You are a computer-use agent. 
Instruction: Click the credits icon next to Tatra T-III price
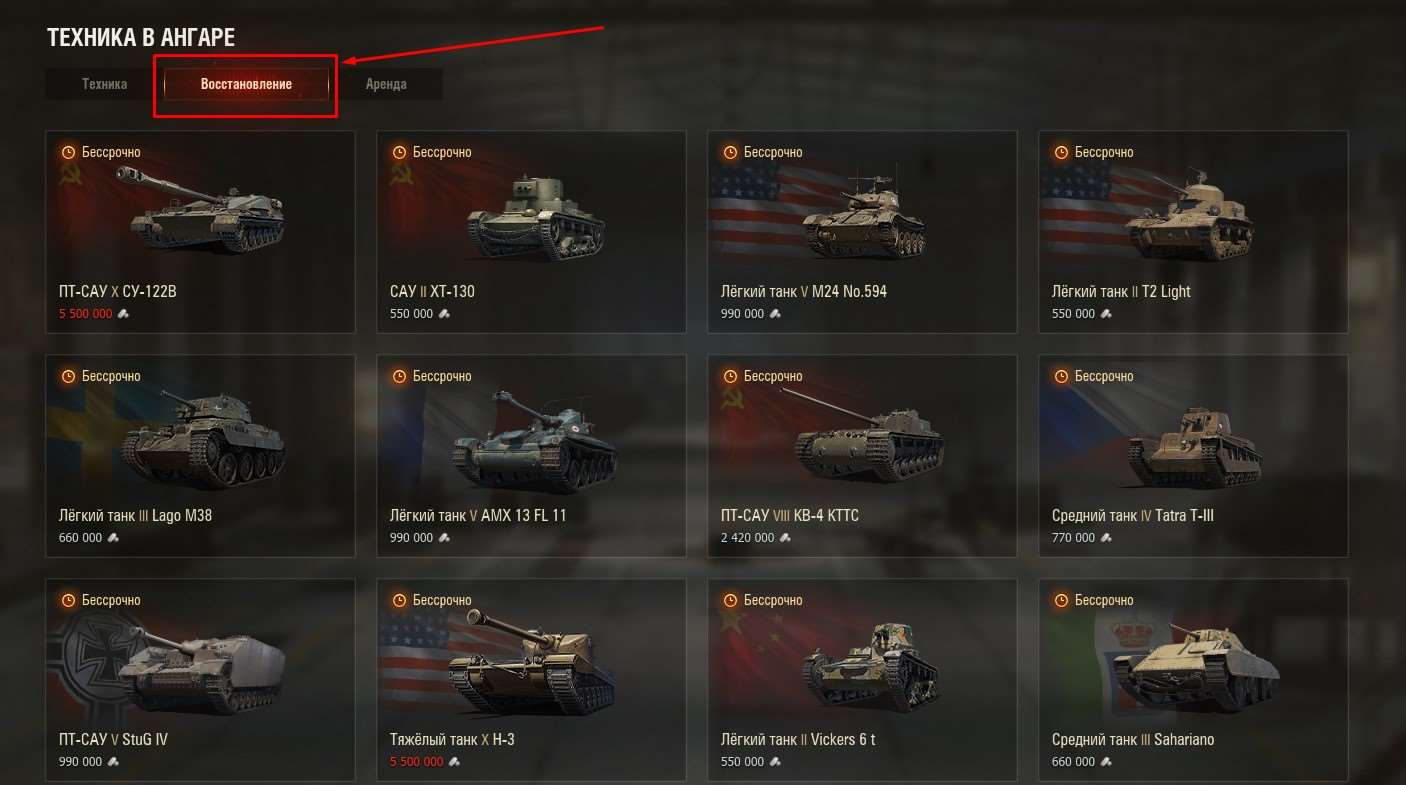pos(1105,537)
